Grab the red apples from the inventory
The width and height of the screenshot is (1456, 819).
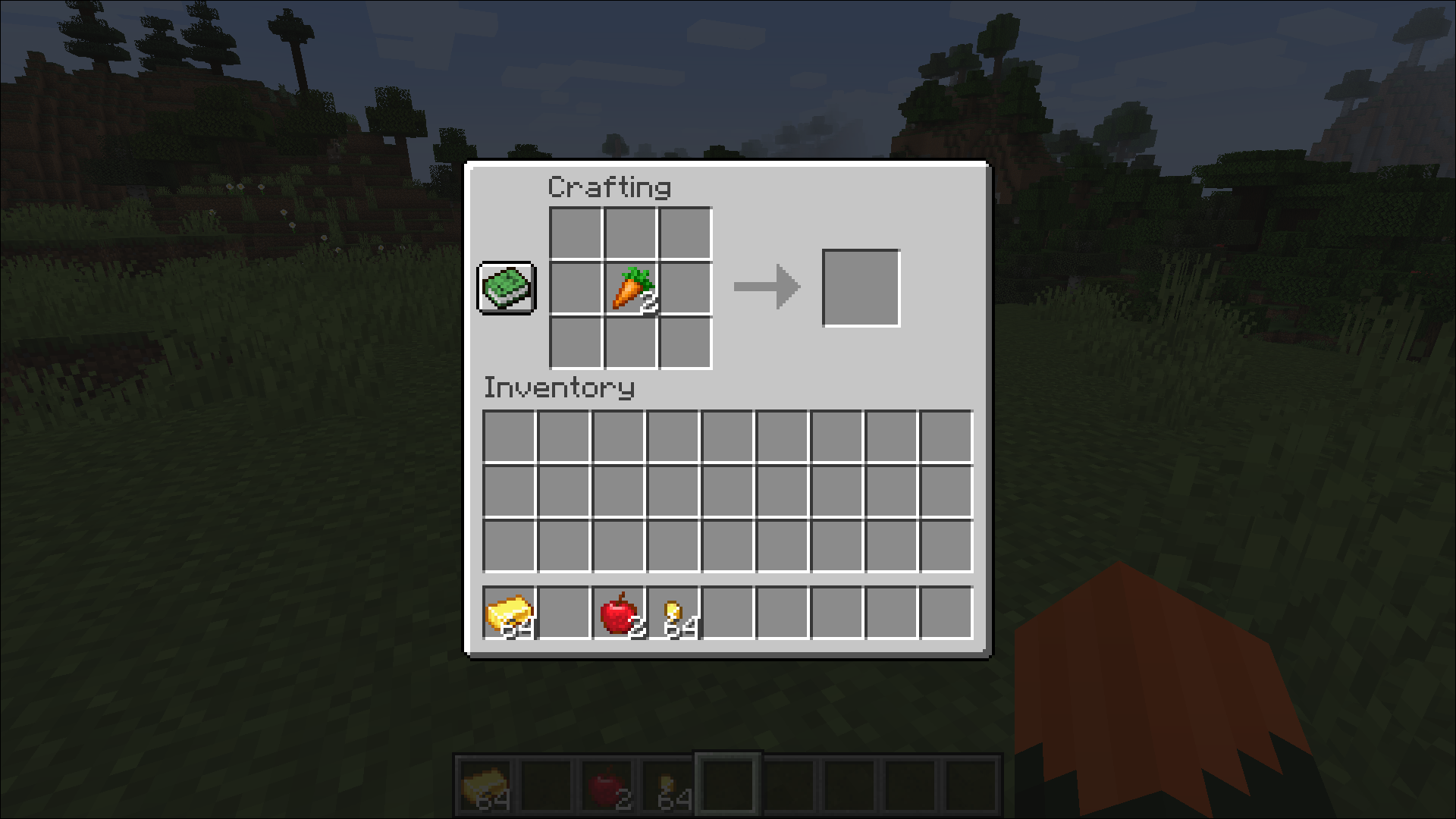coord(618,613)
